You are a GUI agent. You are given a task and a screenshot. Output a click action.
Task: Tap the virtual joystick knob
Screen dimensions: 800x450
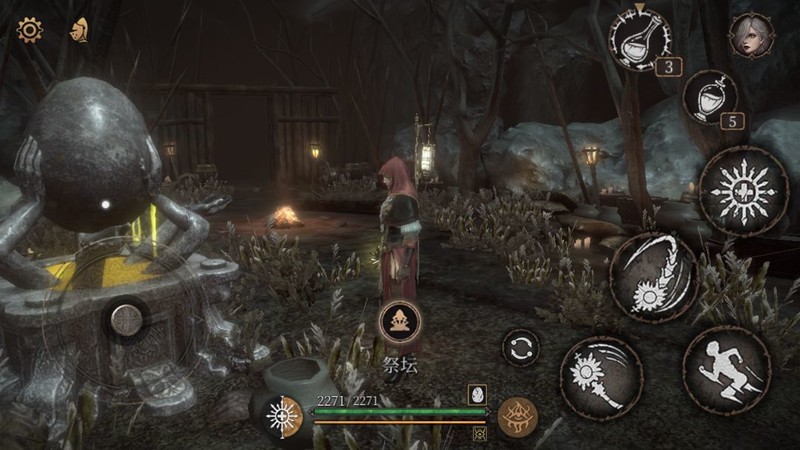pos(127,320)
